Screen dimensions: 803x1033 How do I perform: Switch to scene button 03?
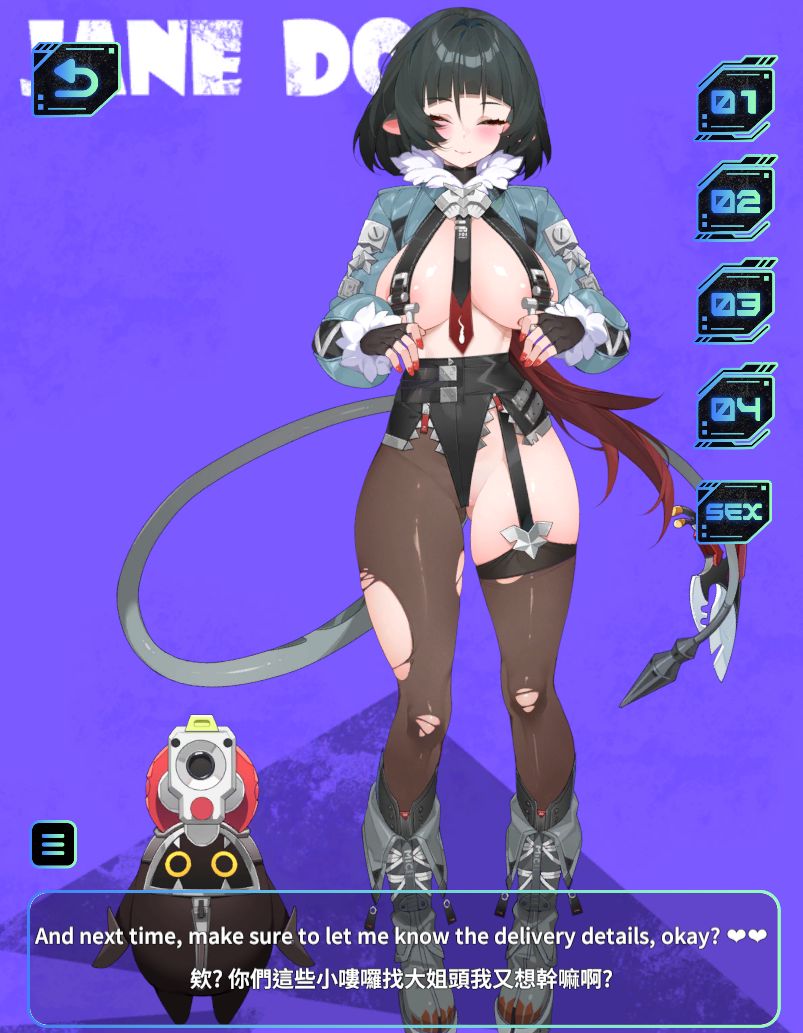tap(736, 303)
